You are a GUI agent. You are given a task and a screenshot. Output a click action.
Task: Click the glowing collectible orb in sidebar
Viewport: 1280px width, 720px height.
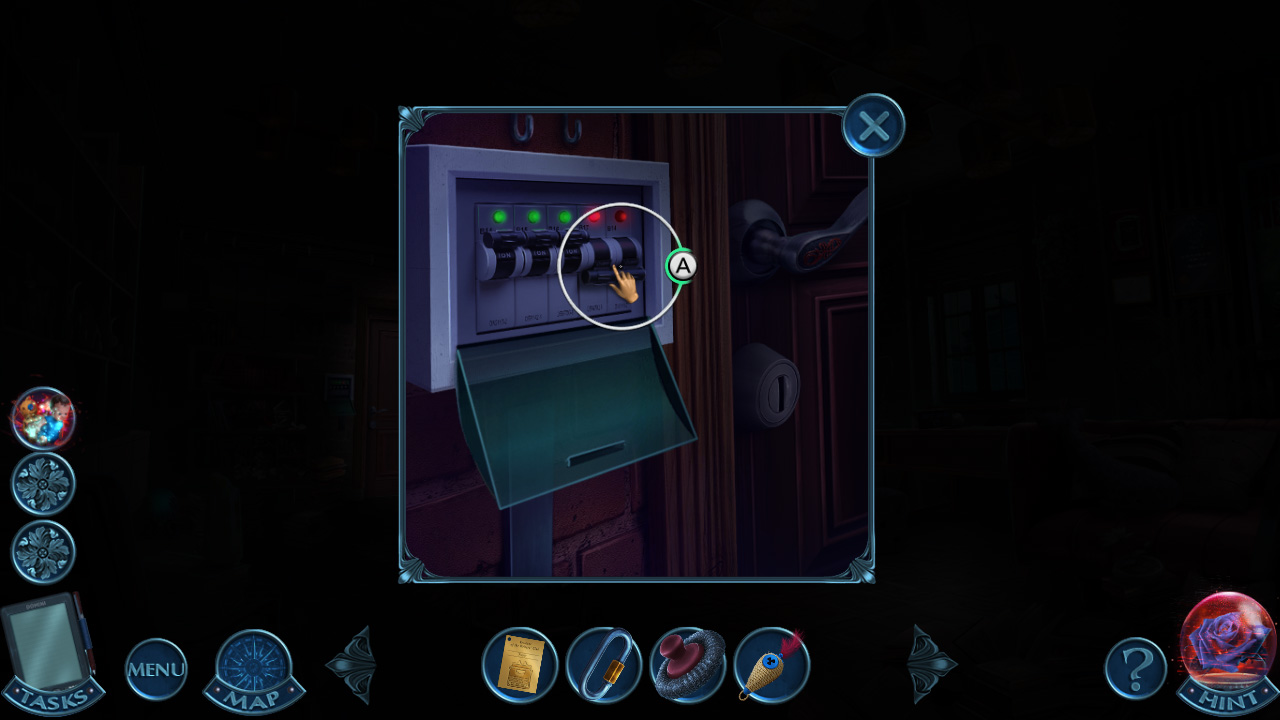[x=42, y=420]
